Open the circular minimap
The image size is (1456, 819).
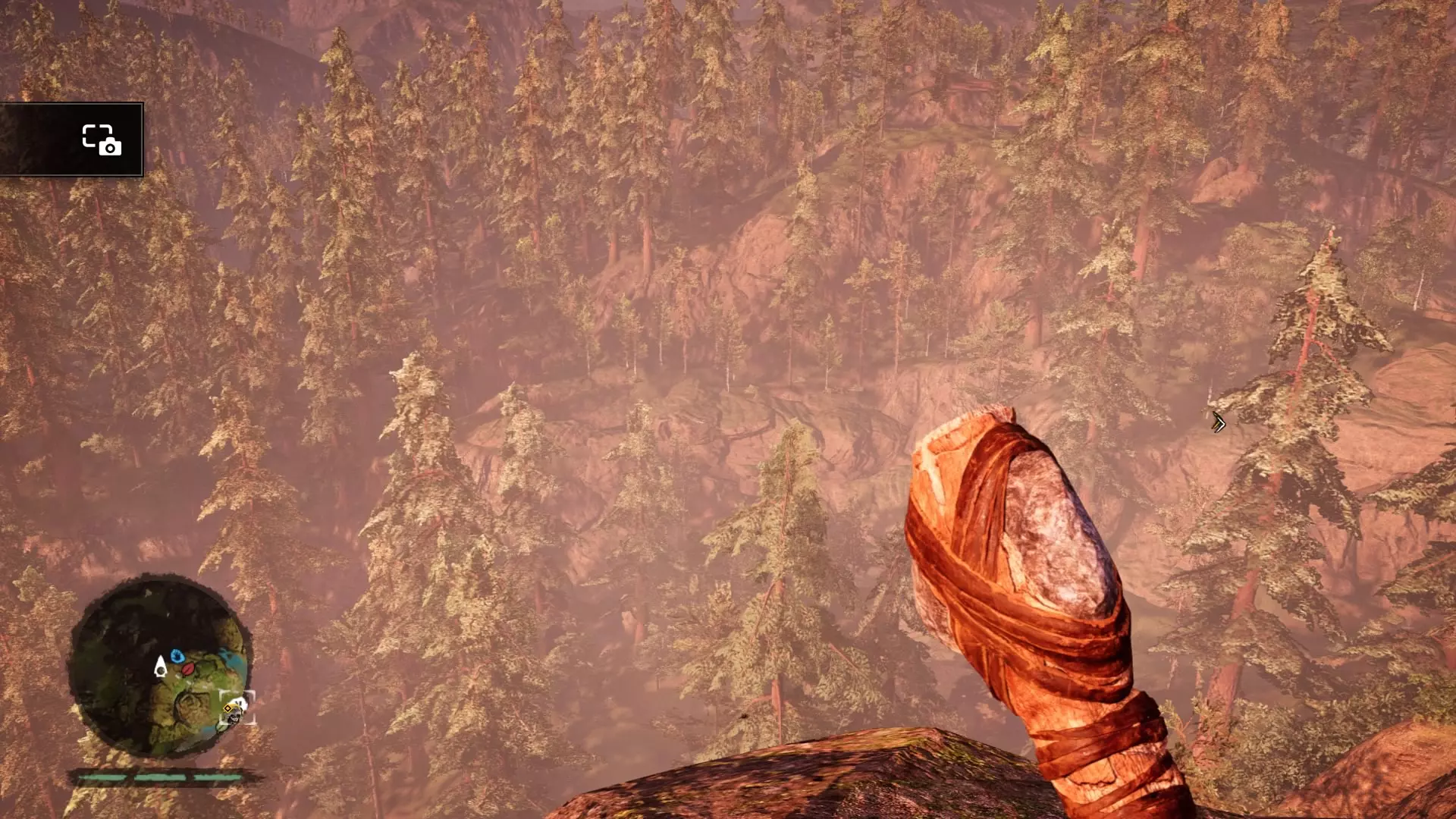coord(159,667)
